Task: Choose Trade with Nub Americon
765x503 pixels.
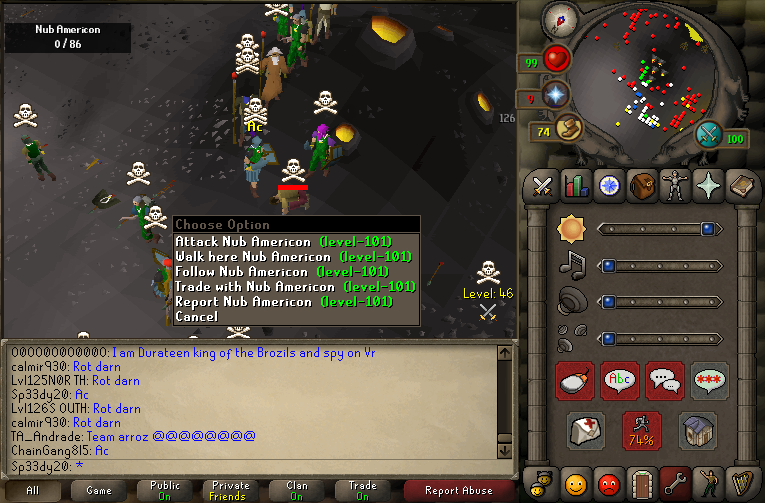Action: (285, 286)
